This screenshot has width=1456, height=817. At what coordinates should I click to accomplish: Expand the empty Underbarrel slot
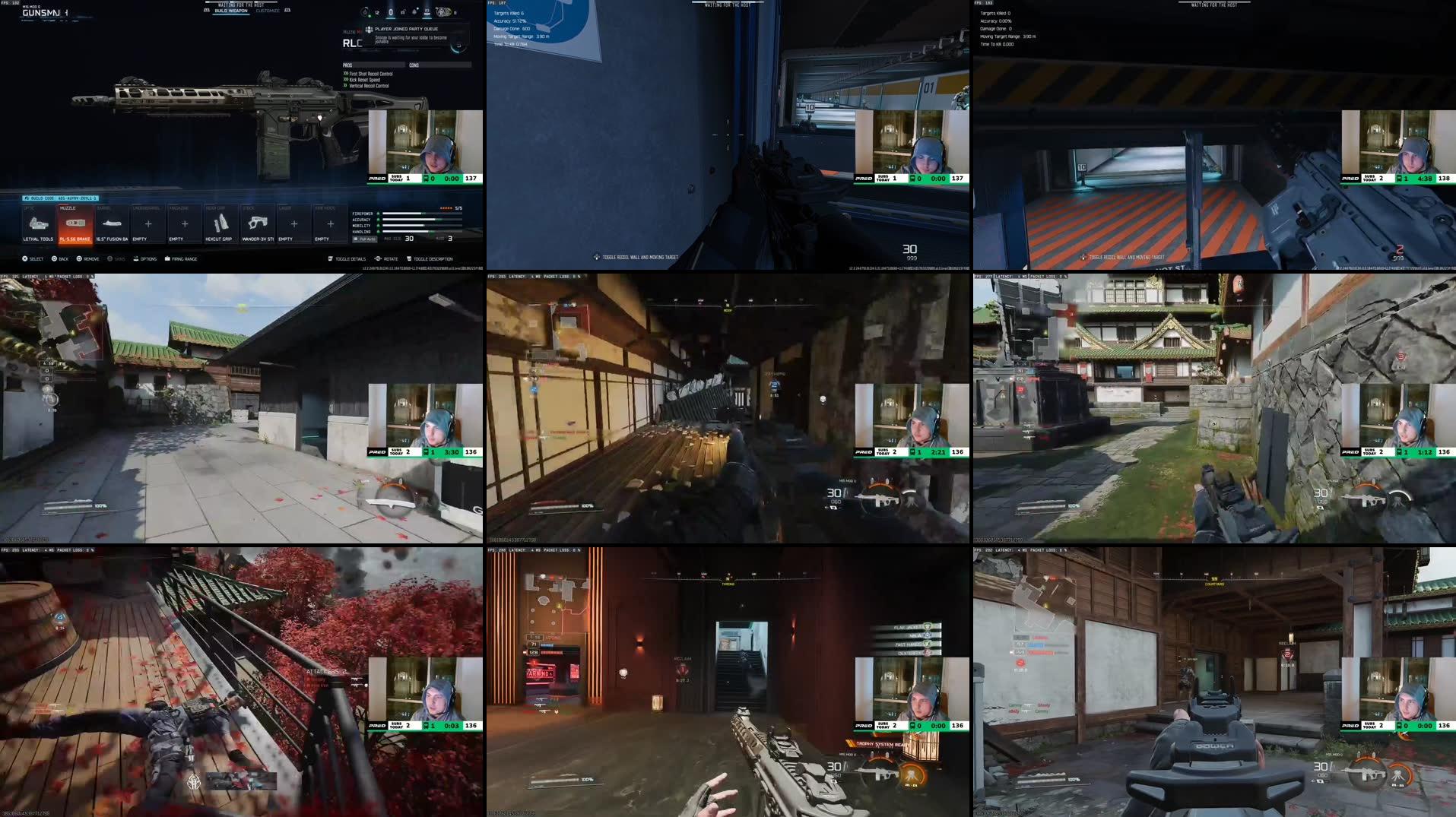148,223
